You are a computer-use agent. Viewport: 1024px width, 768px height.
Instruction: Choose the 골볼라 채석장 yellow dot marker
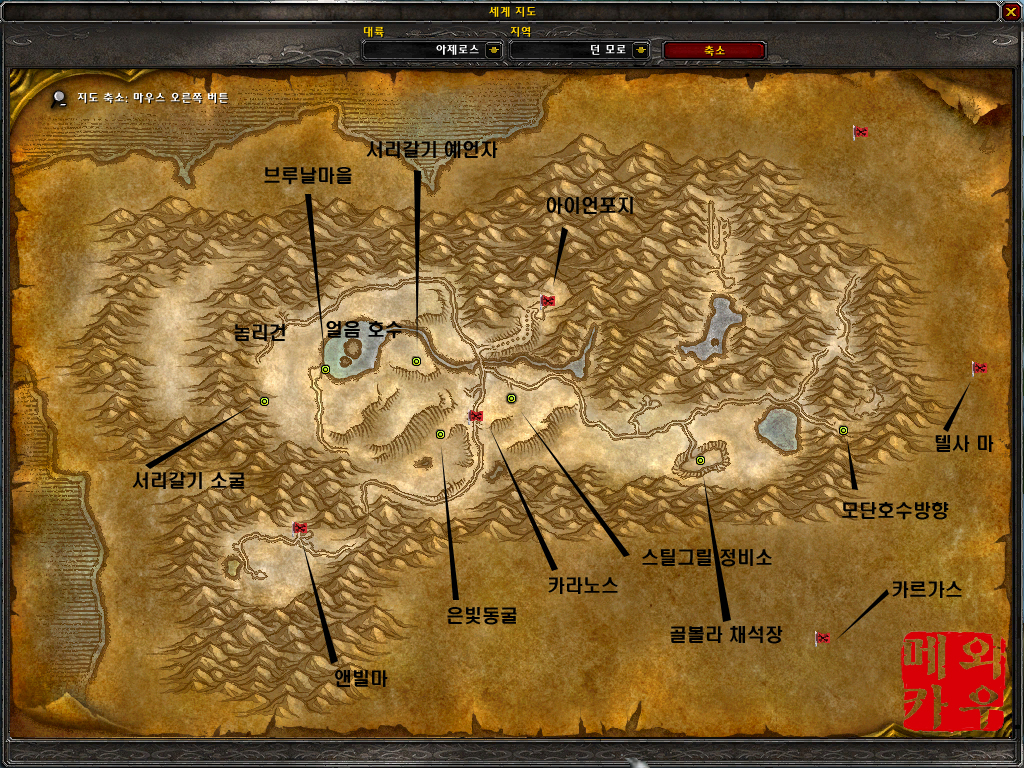click(x=700, y=460)
